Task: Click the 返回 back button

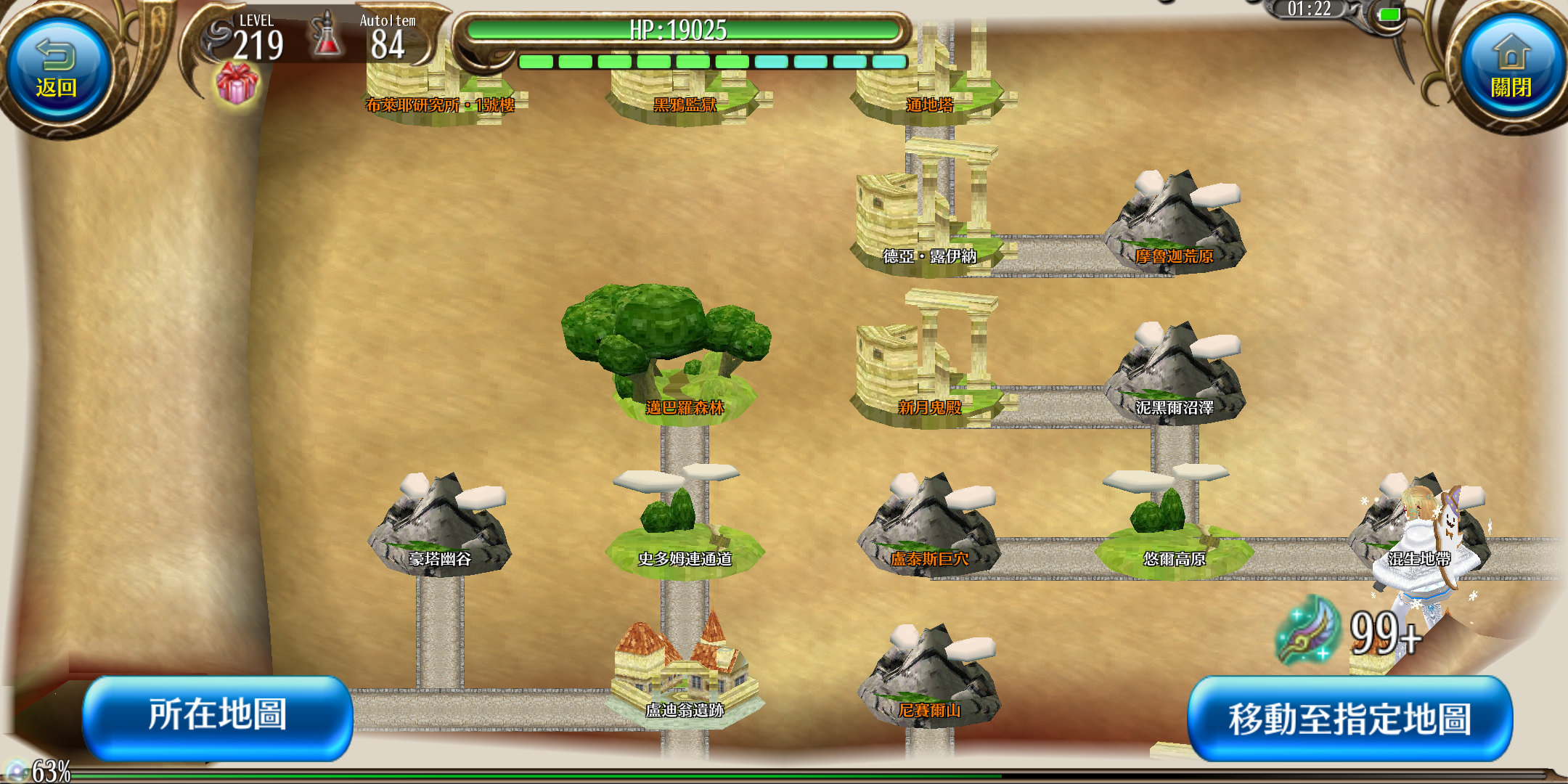Action: point(57,70)
